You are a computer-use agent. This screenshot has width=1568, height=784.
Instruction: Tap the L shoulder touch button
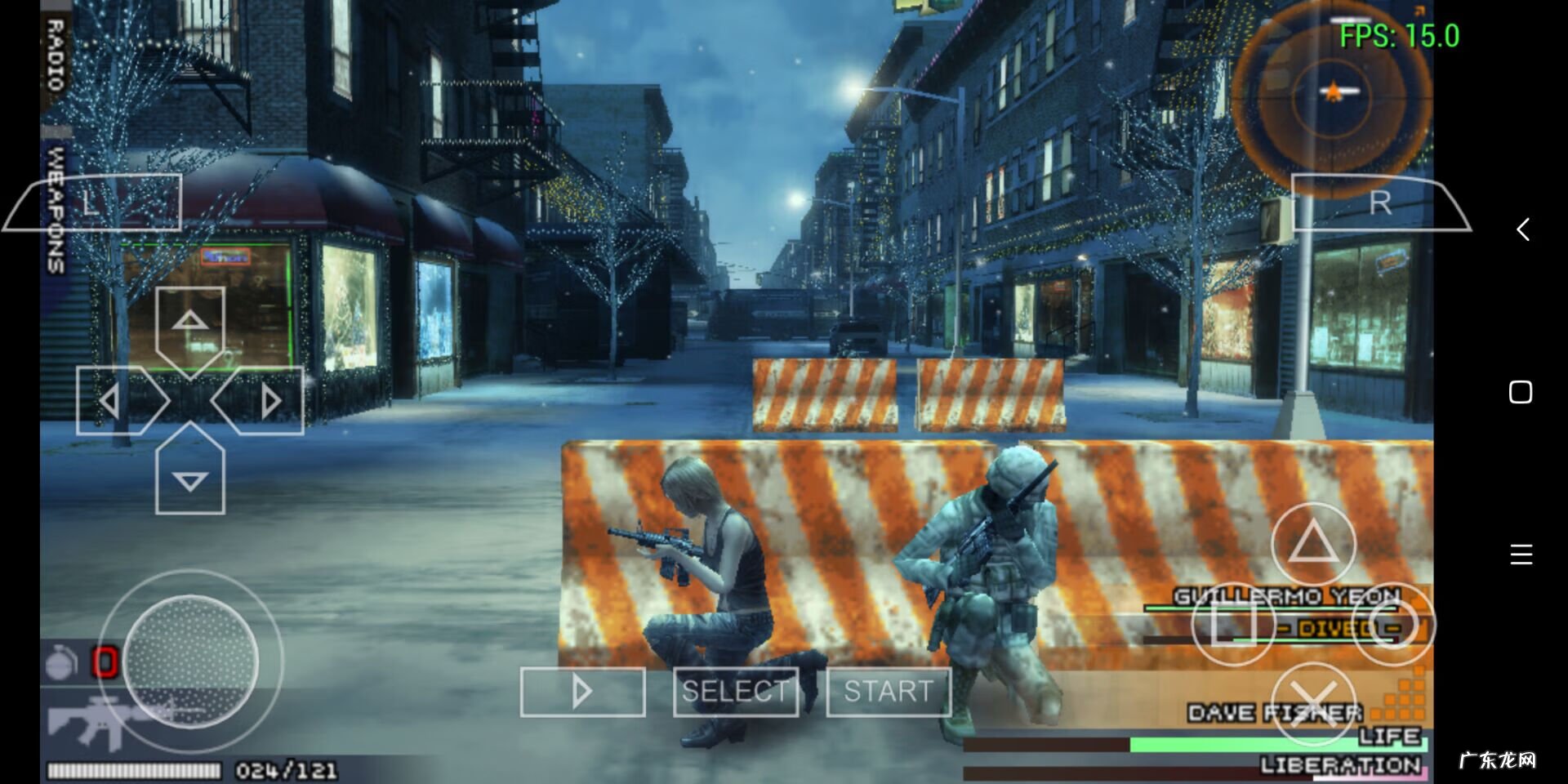(94, 203)
